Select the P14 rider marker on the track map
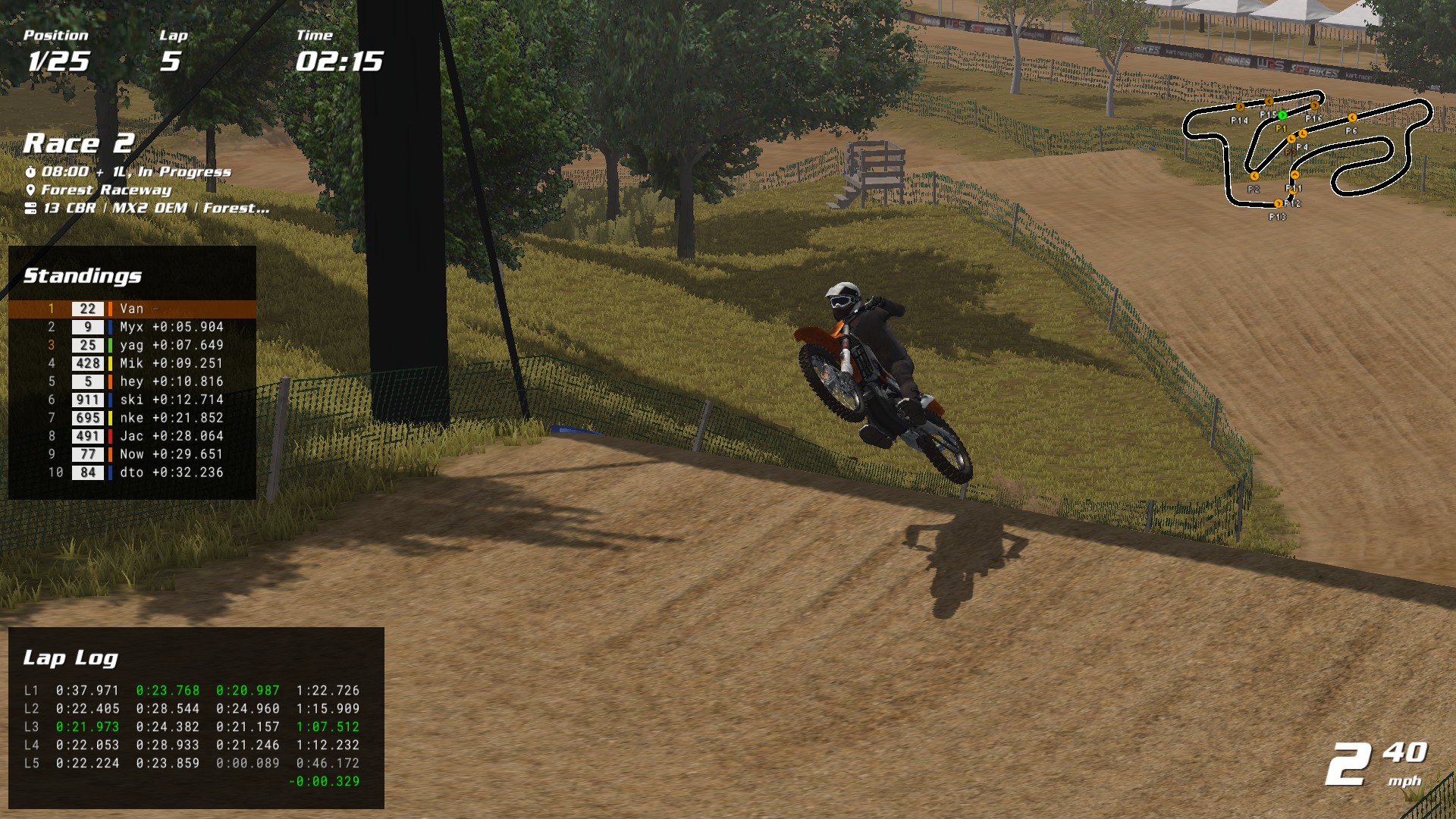Viewport: 1456px width, 819px height. pos(1240,107)
